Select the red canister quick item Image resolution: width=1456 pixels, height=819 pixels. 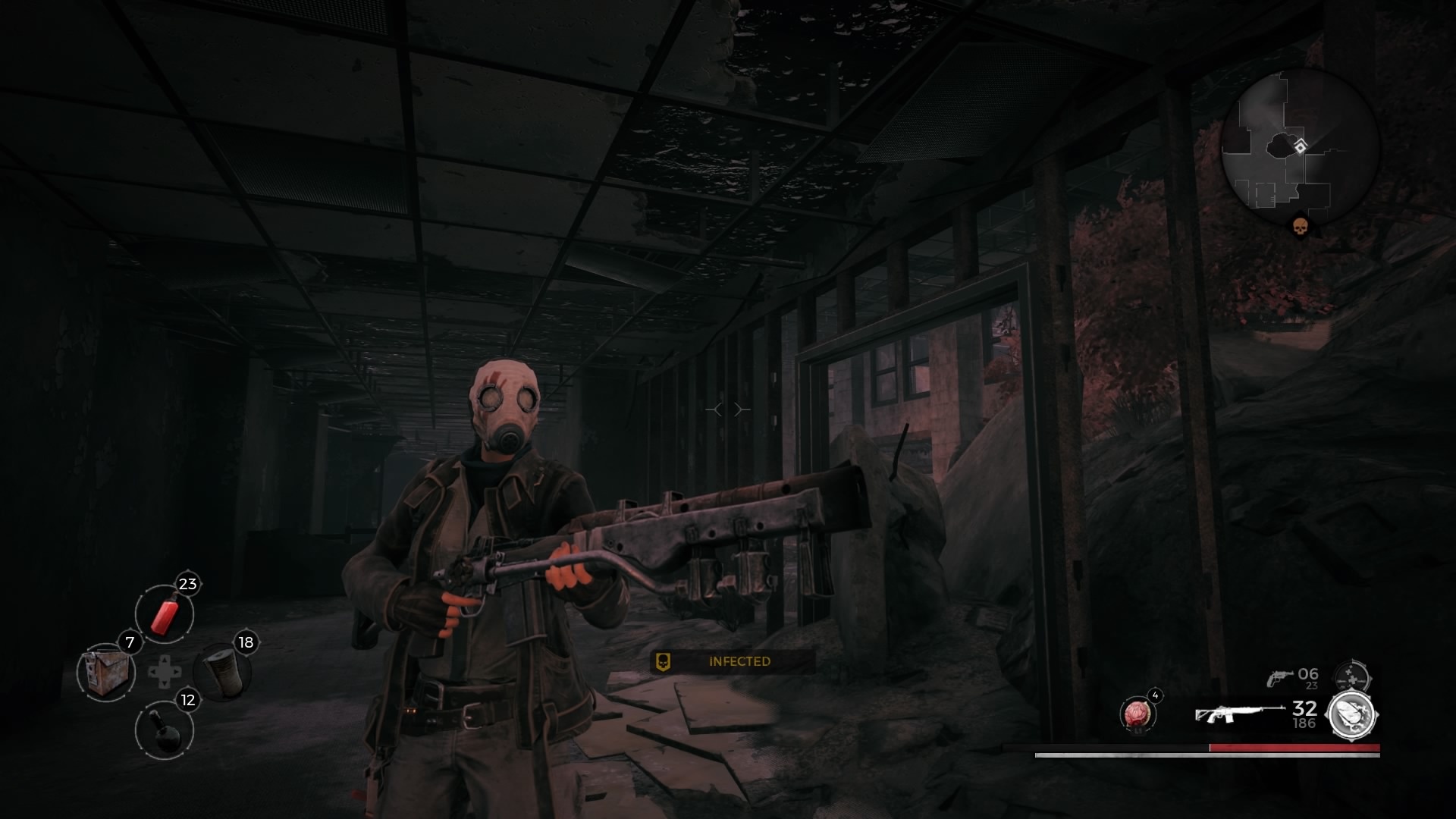(x=165, y=613)
